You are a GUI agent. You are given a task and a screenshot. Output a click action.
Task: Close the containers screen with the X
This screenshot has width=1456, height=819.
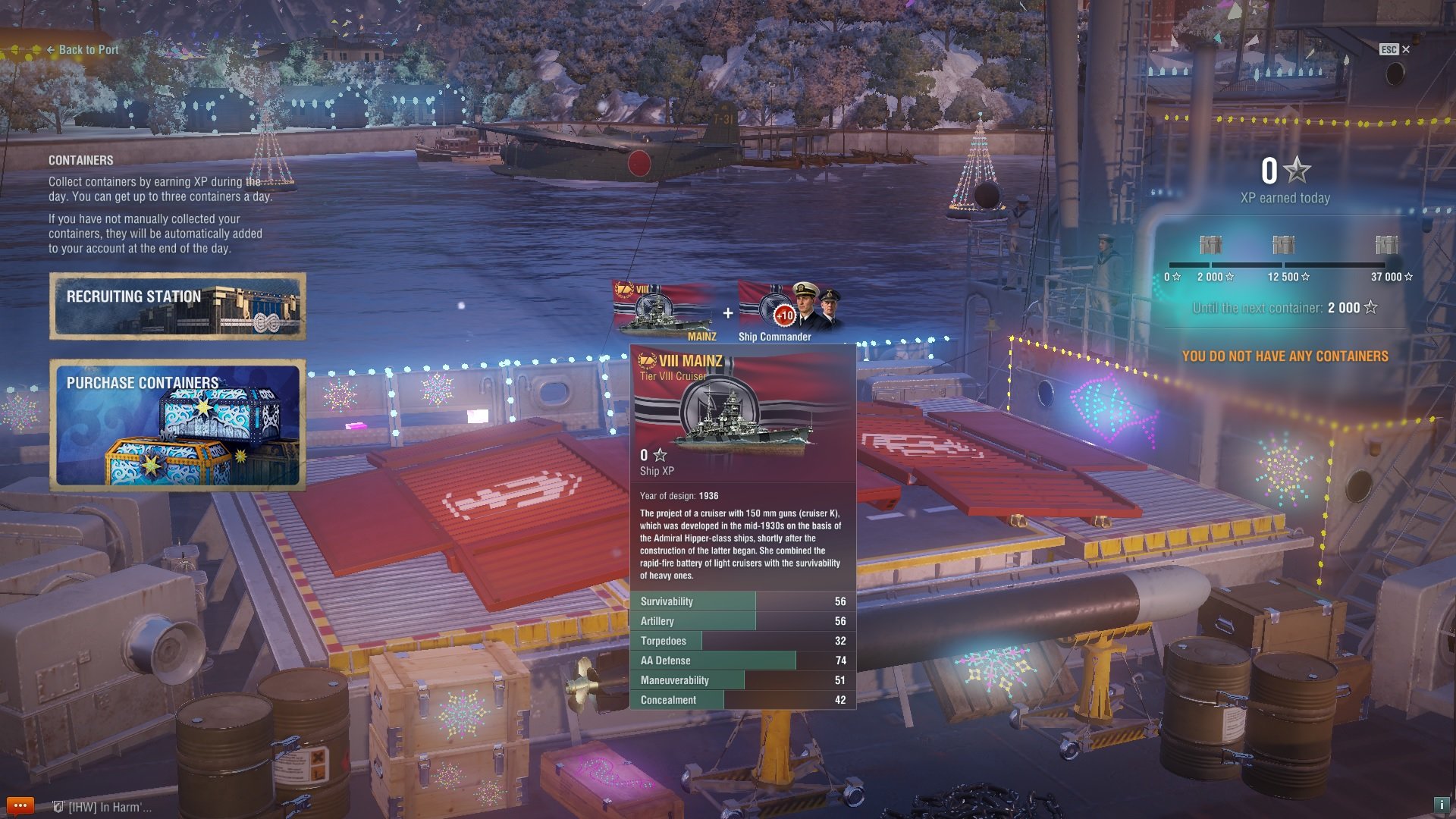[1405, 49]
